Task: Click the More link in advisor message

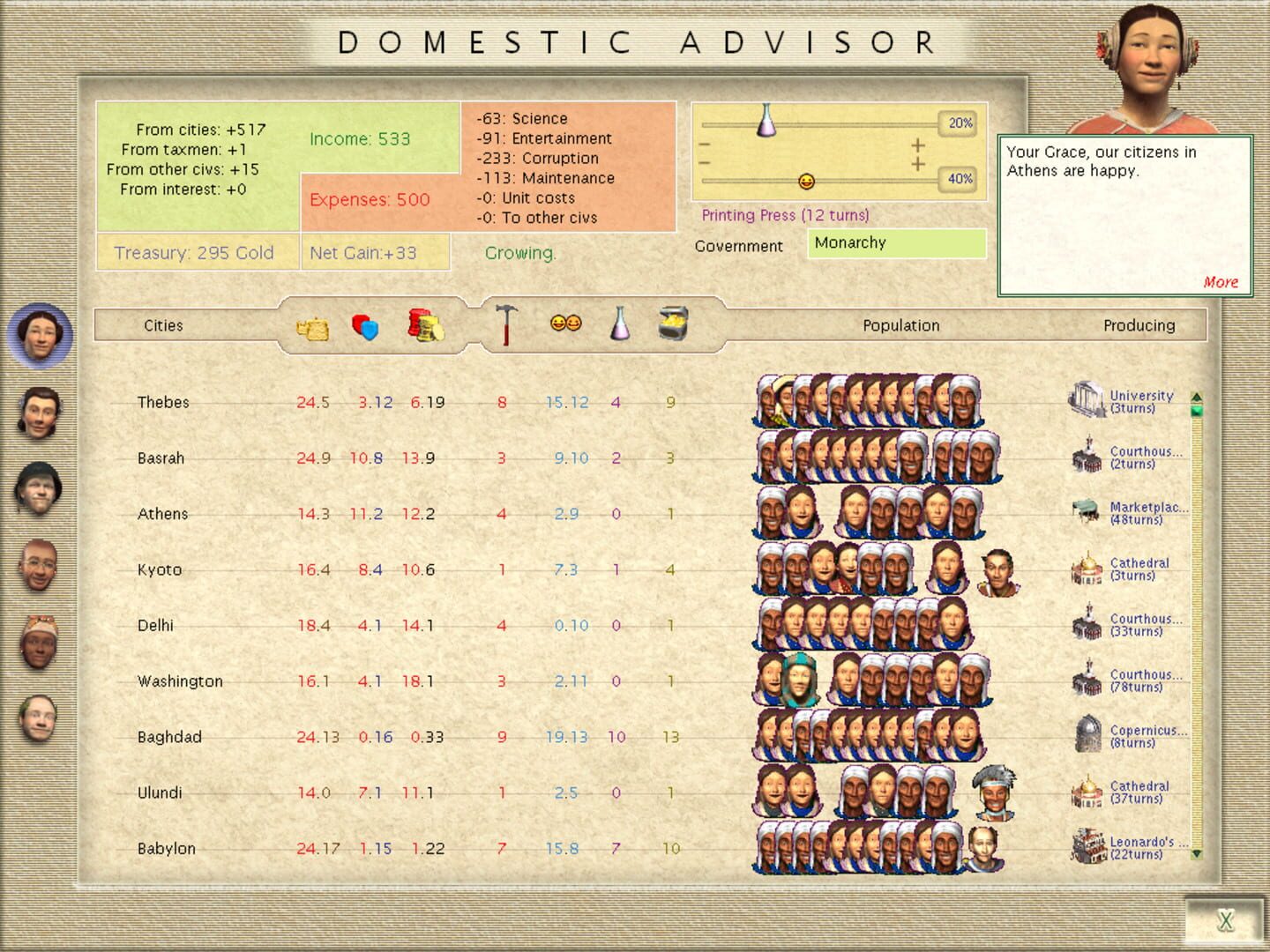Action: (x=1221, y=282)
